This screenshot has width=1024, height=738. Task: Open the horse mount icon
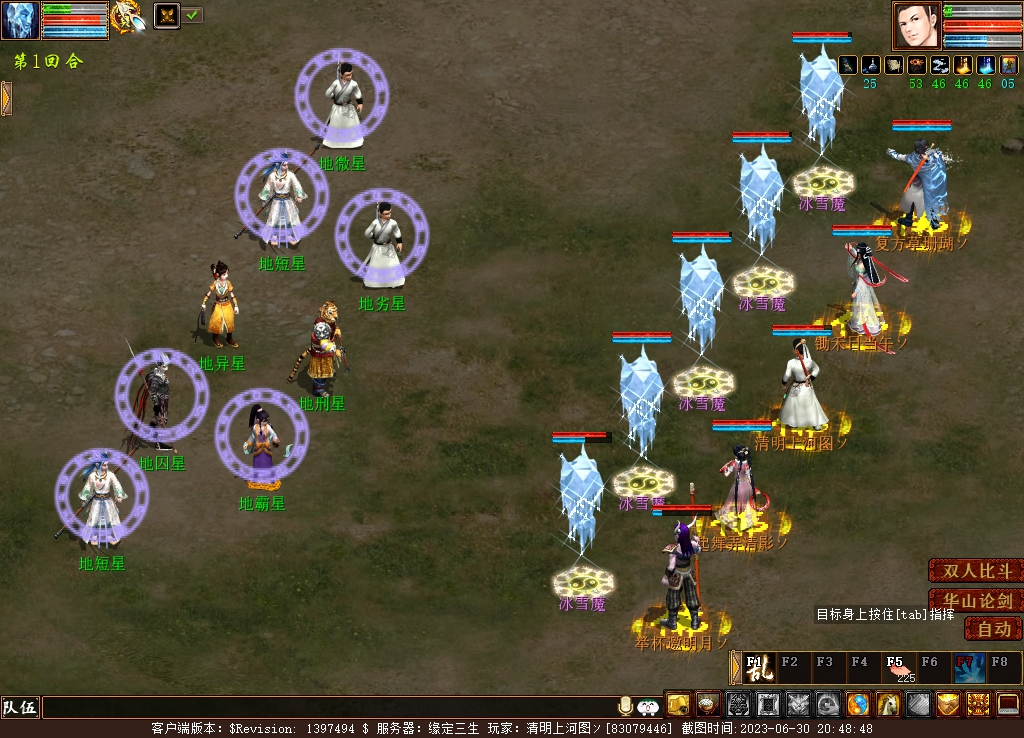[x=888, y=705]
